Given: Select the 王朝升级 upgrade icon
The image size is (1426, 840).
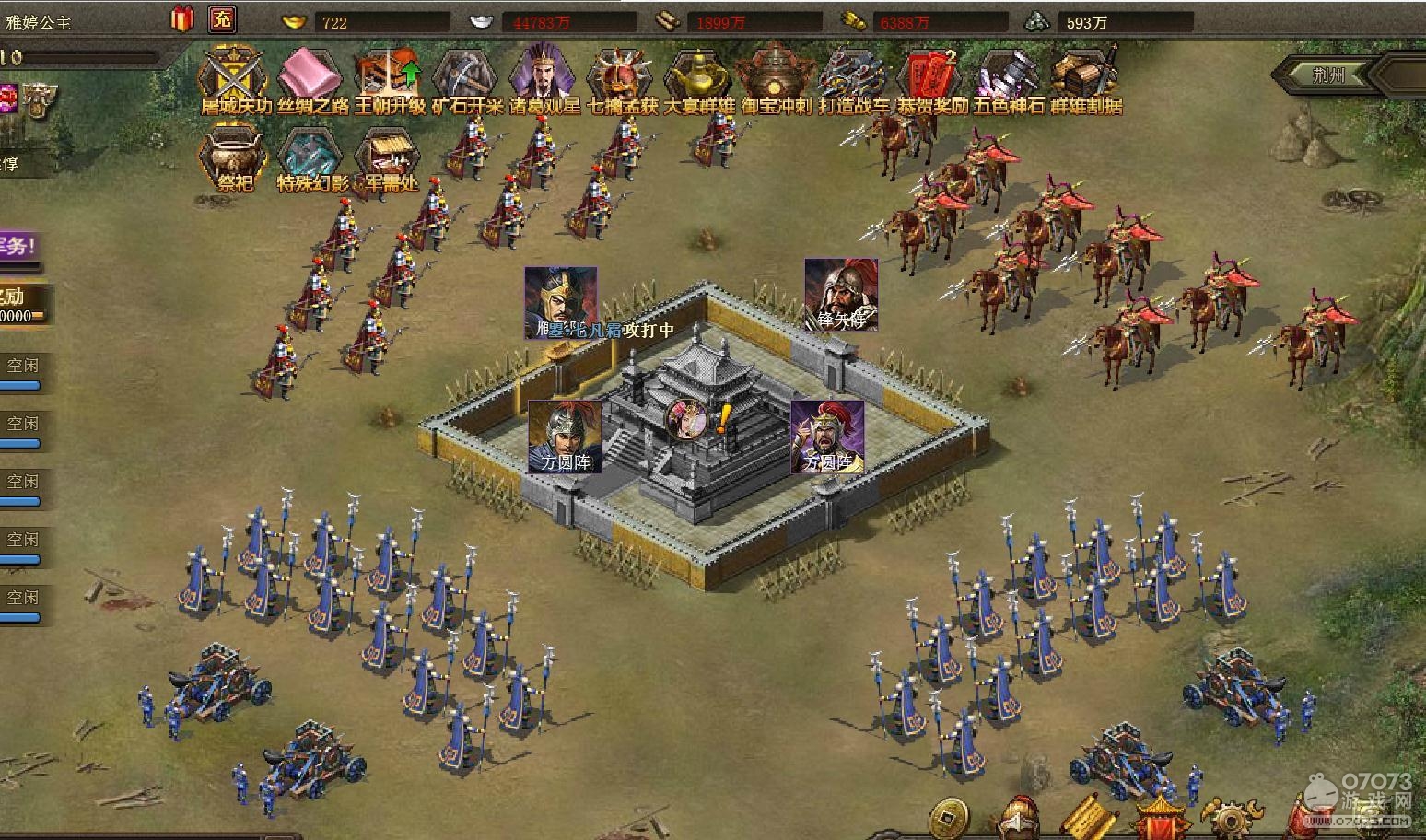Looking at the screenshot, I should coord(390,76).
